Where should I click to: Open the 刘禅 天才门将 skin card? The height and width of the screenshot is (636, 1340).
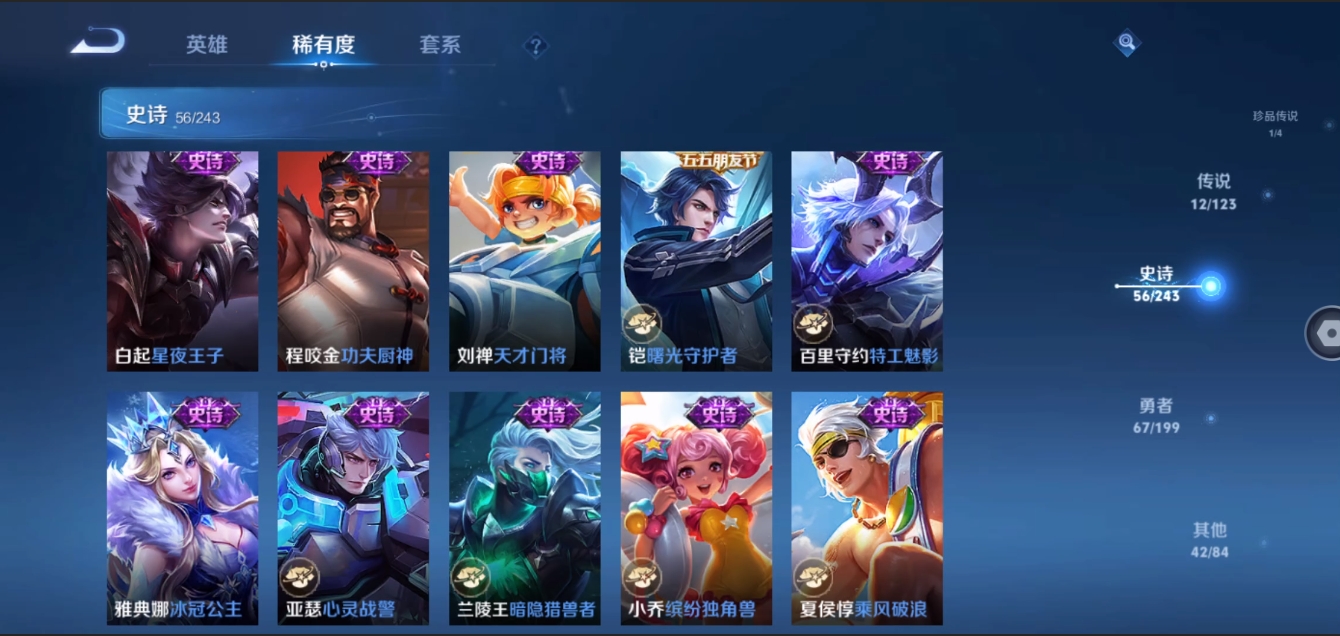click(x=525, y=261)
